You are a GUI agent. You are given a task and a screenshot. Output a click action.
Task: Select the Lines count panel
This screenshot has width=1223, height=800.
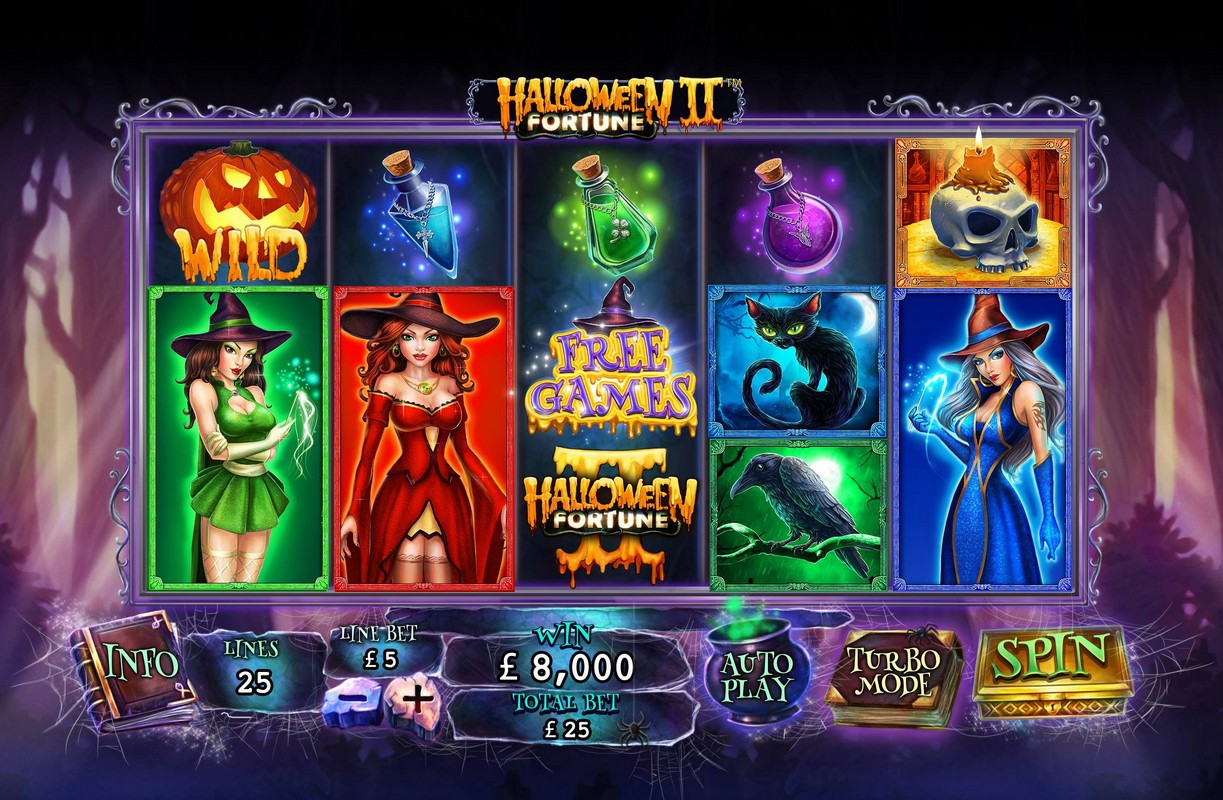[255, 668]
